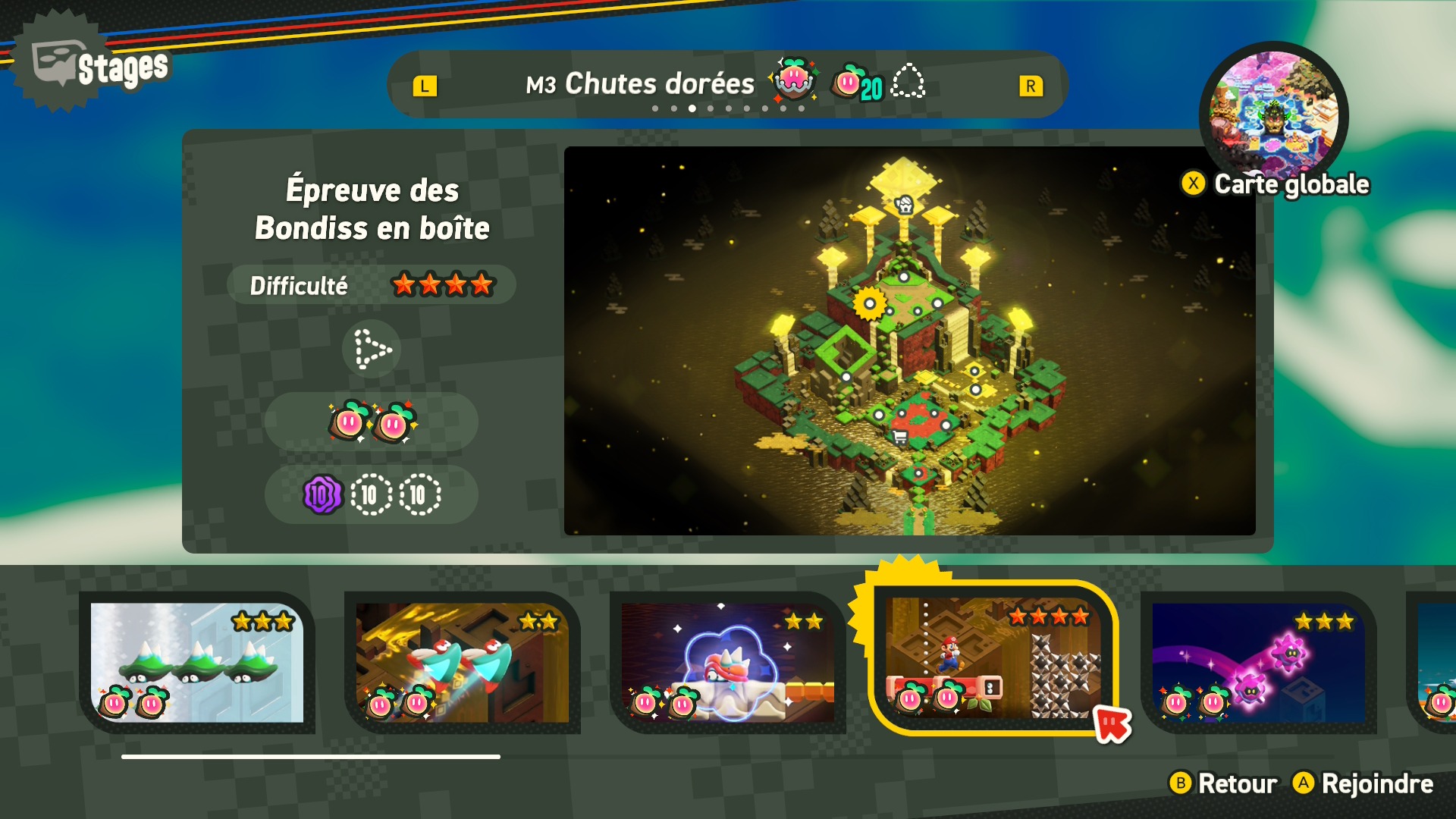Select the snowy spike-shell stage thumbnail
This screenshot has height=819, width=1456.
click(x=197, y=662)
